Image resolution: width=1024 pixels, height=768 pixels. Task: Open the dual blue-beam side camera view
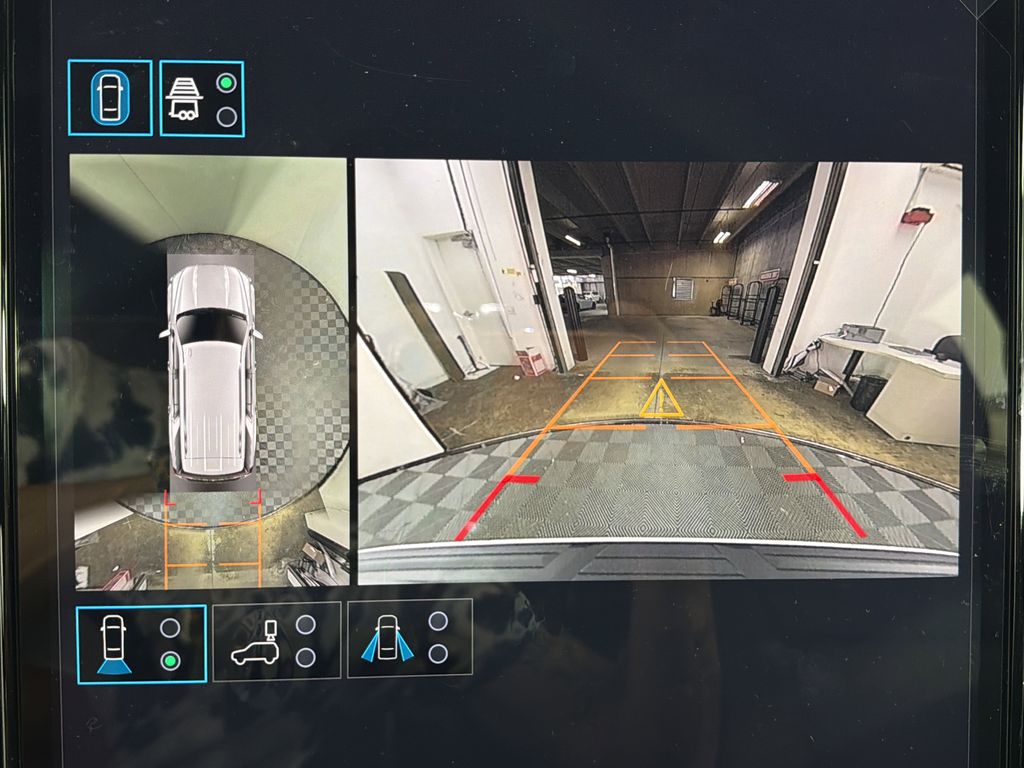pos(409,638)
